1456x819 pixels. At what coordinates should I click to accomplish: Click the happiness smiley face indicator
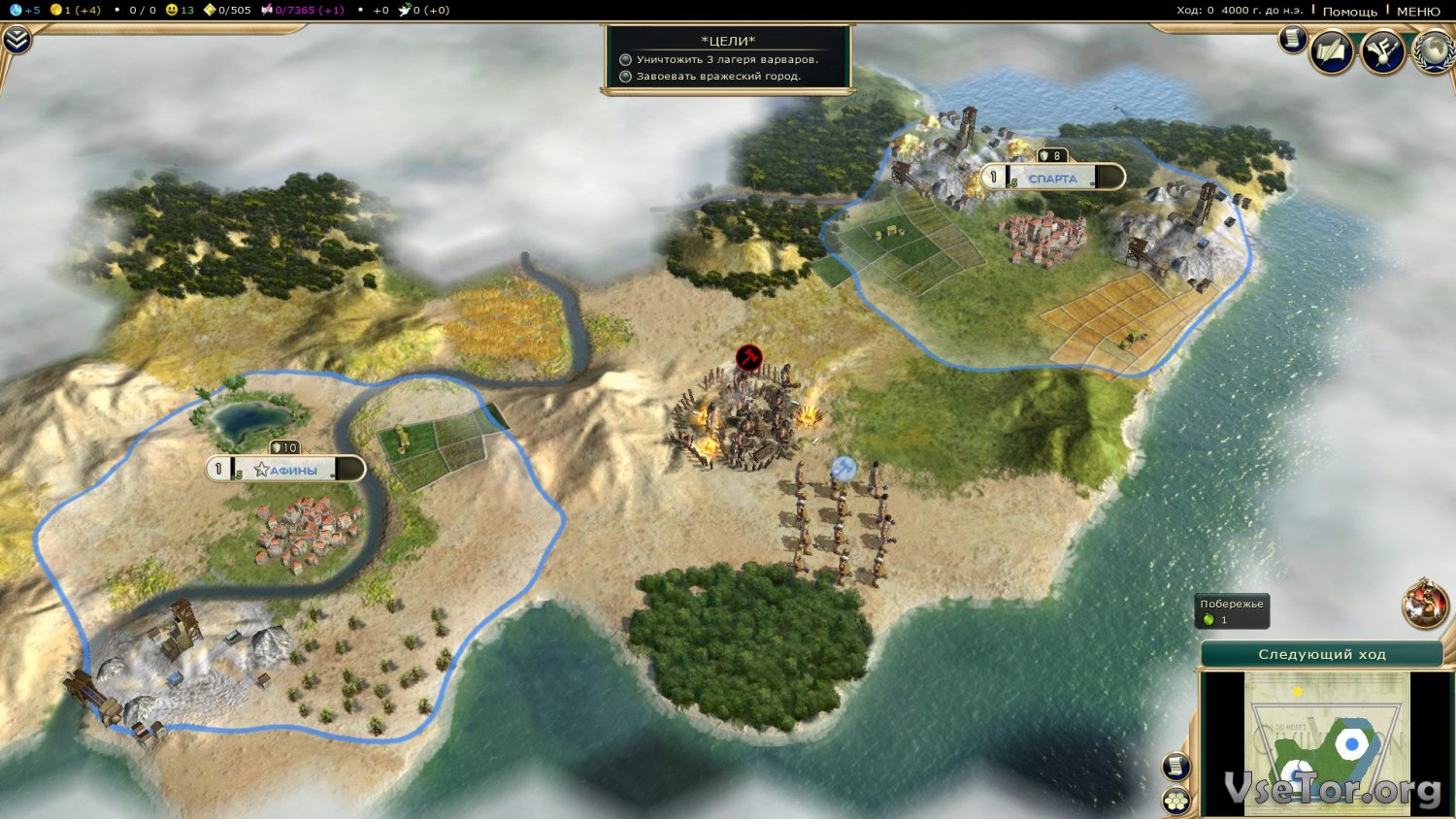click(x=180, y=10)
